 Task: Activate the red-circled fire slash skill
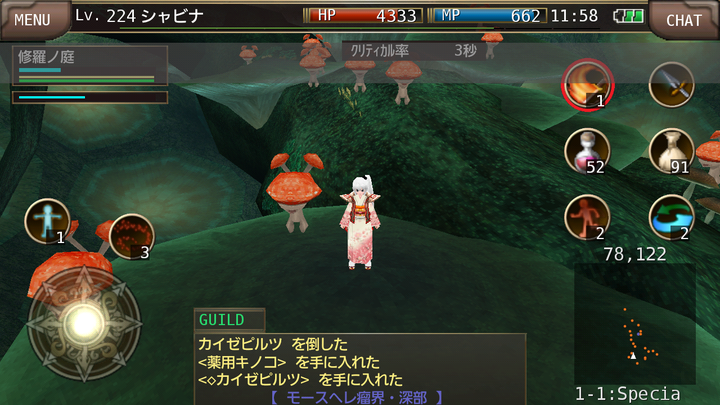click(x=587, y=85)
